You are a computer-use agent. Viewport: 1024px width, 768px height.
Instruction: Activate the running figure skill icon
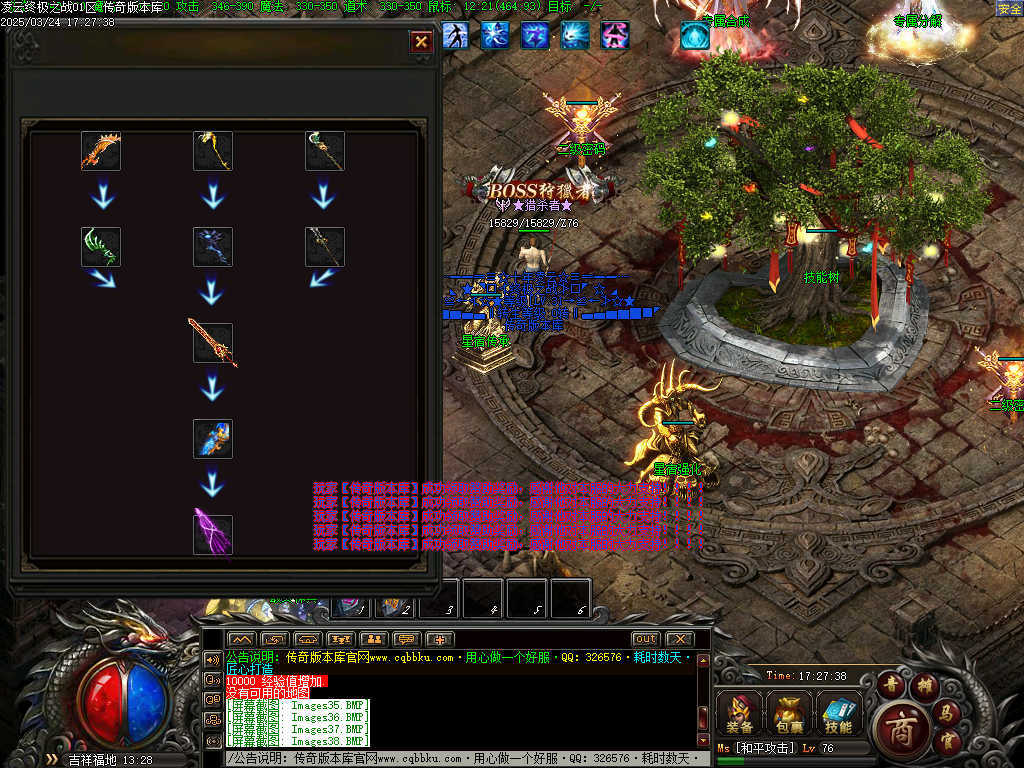(455, 36)
